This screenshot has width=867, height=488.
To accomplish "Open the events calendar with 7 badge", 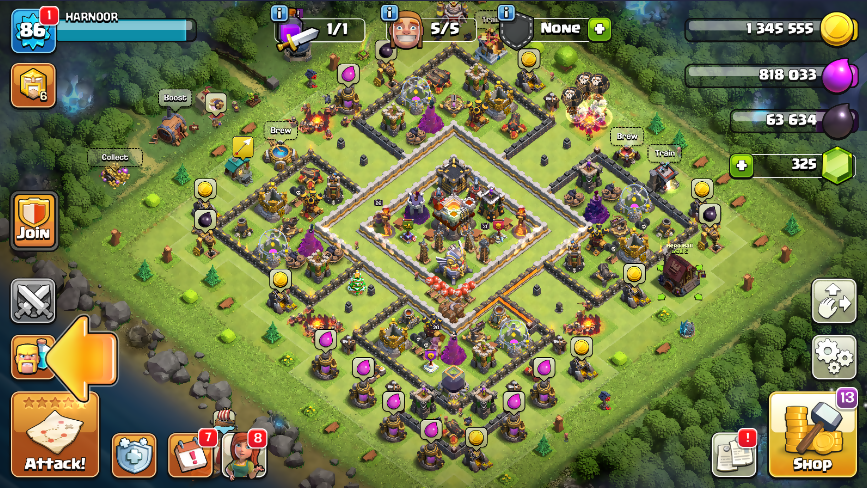I will coord(189,455).
